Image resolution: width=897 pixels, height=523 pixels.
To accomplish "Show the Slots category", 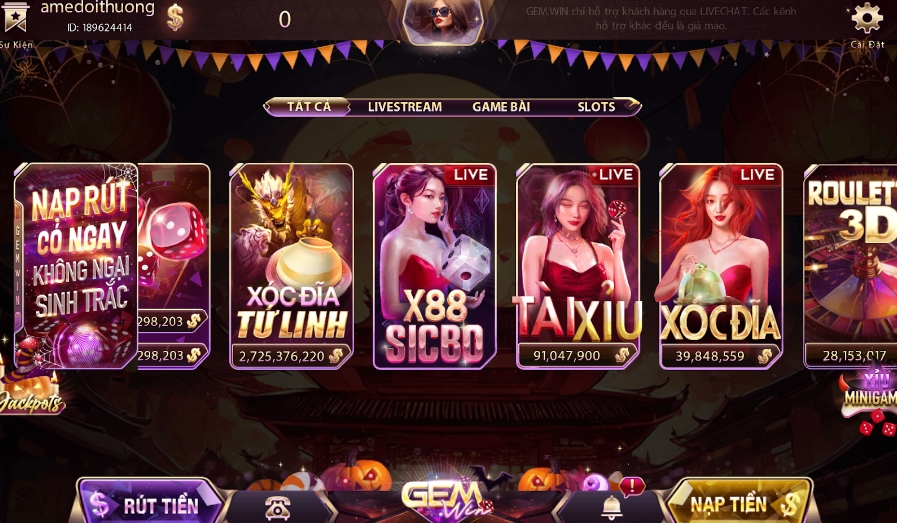I will tap(597, 107).
